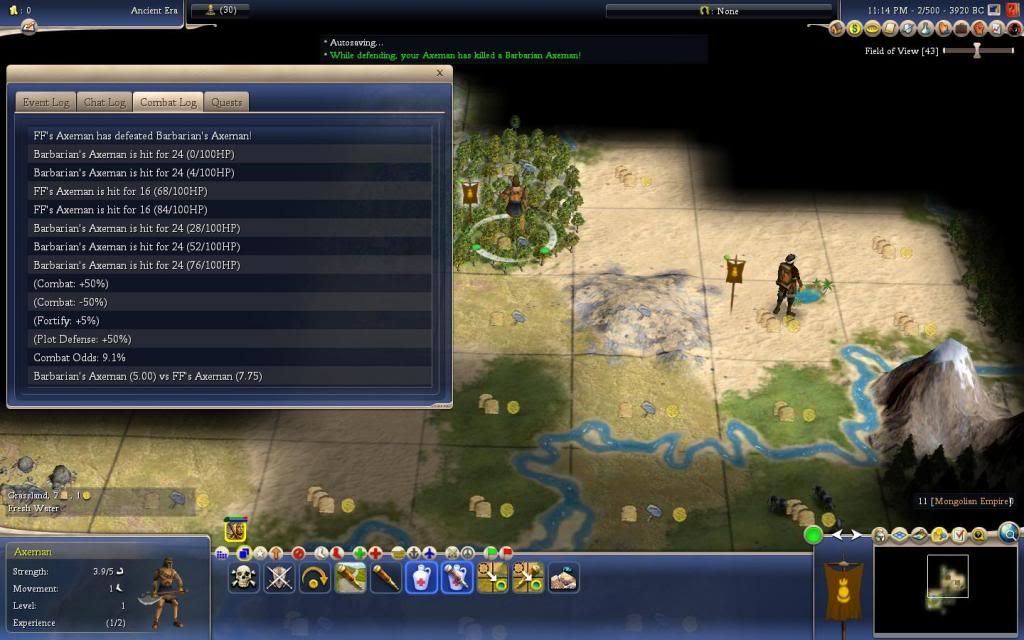Click the Mongolian Empire flag banner

coord(837,590)
